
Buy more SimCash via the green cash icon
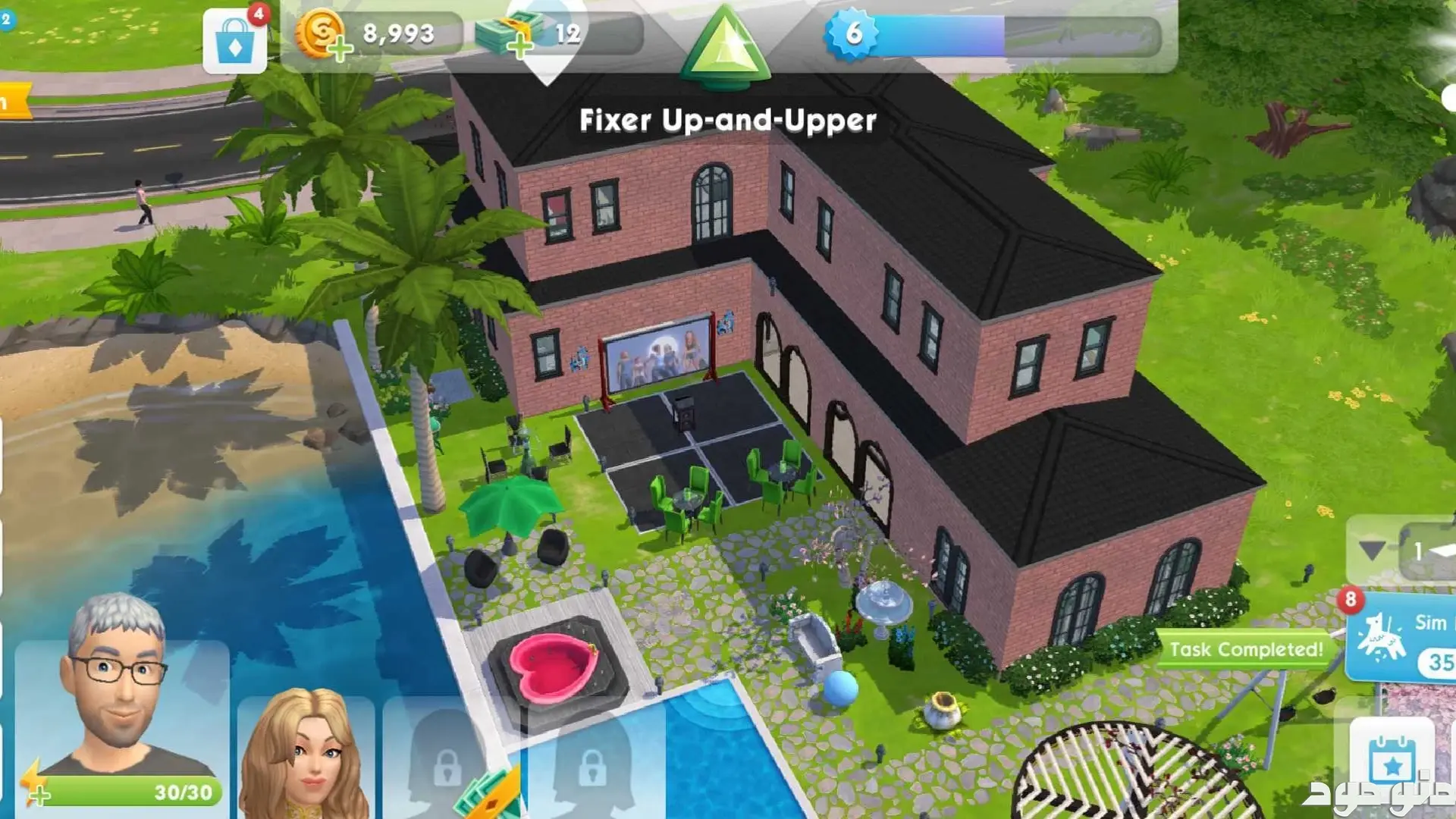[507, 36]
